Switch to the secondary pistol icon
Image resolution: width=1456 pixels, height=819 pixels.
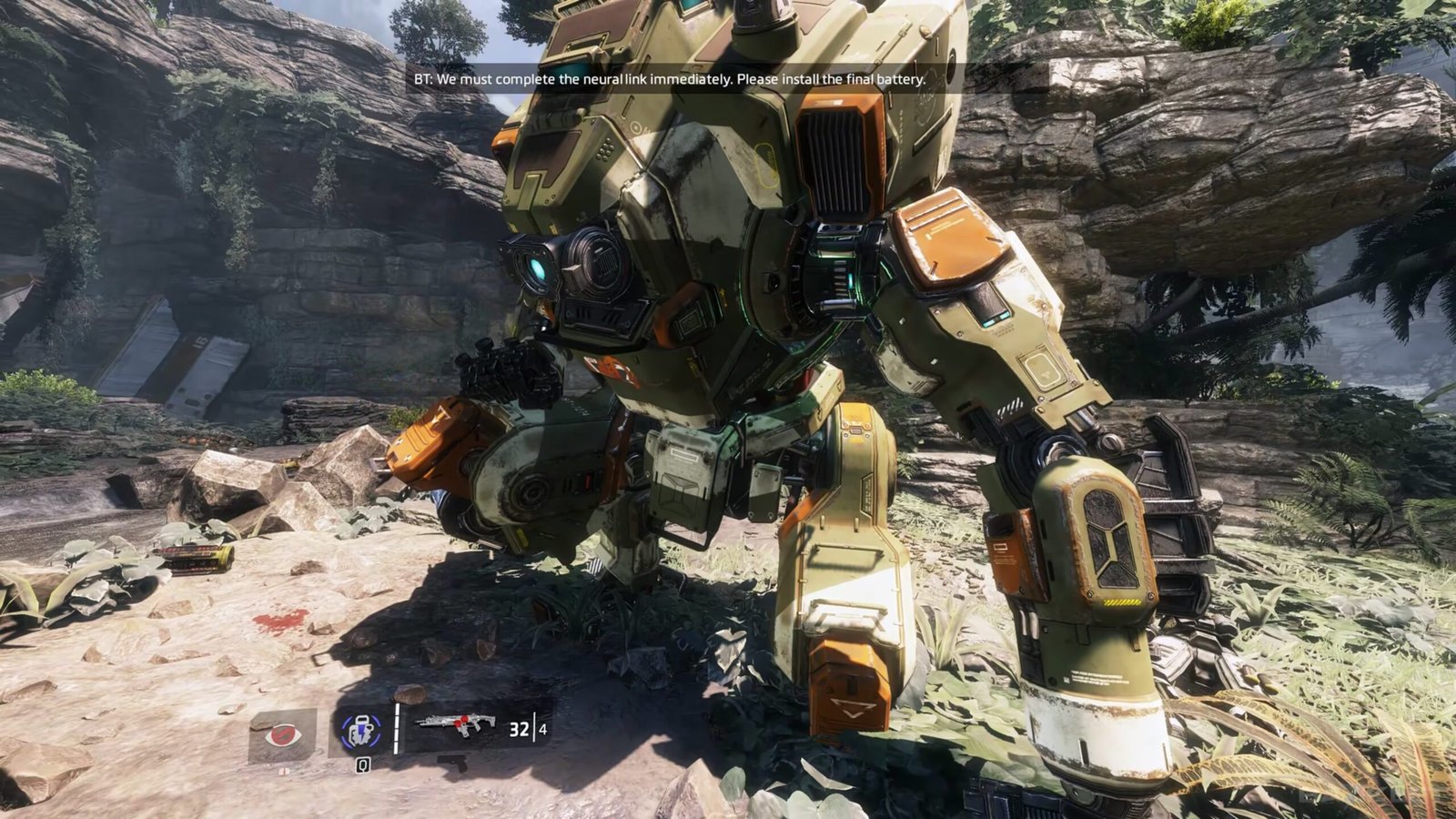coord(452,761)
